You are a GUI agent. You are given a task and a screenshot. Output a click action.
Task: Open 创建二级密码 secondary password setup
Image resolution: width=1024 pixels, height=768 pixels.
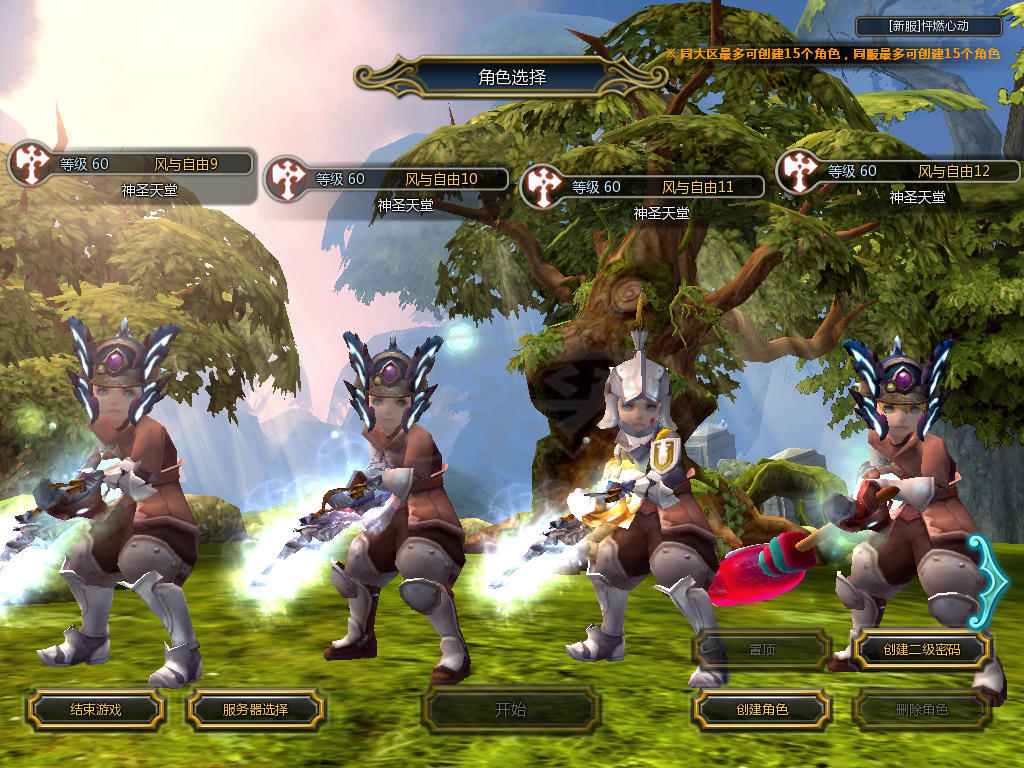coord(921,650)
